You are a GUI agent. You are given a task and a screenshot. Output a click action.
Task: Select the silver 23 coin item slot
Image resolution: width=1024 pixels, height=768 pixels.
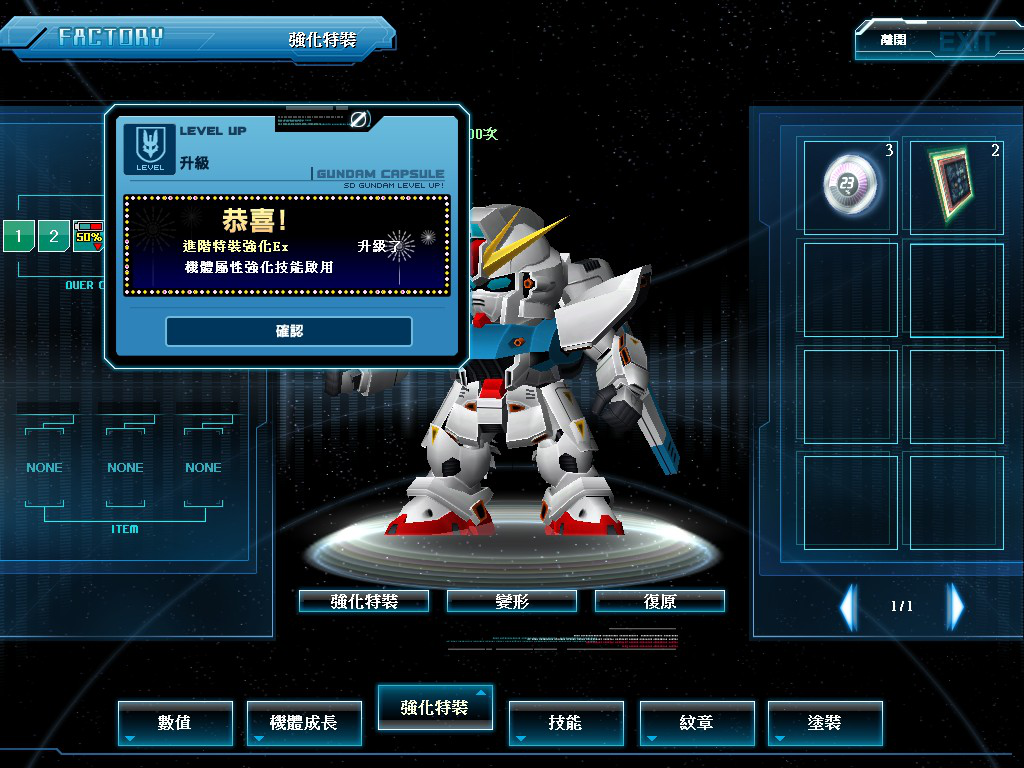[850, 186]
